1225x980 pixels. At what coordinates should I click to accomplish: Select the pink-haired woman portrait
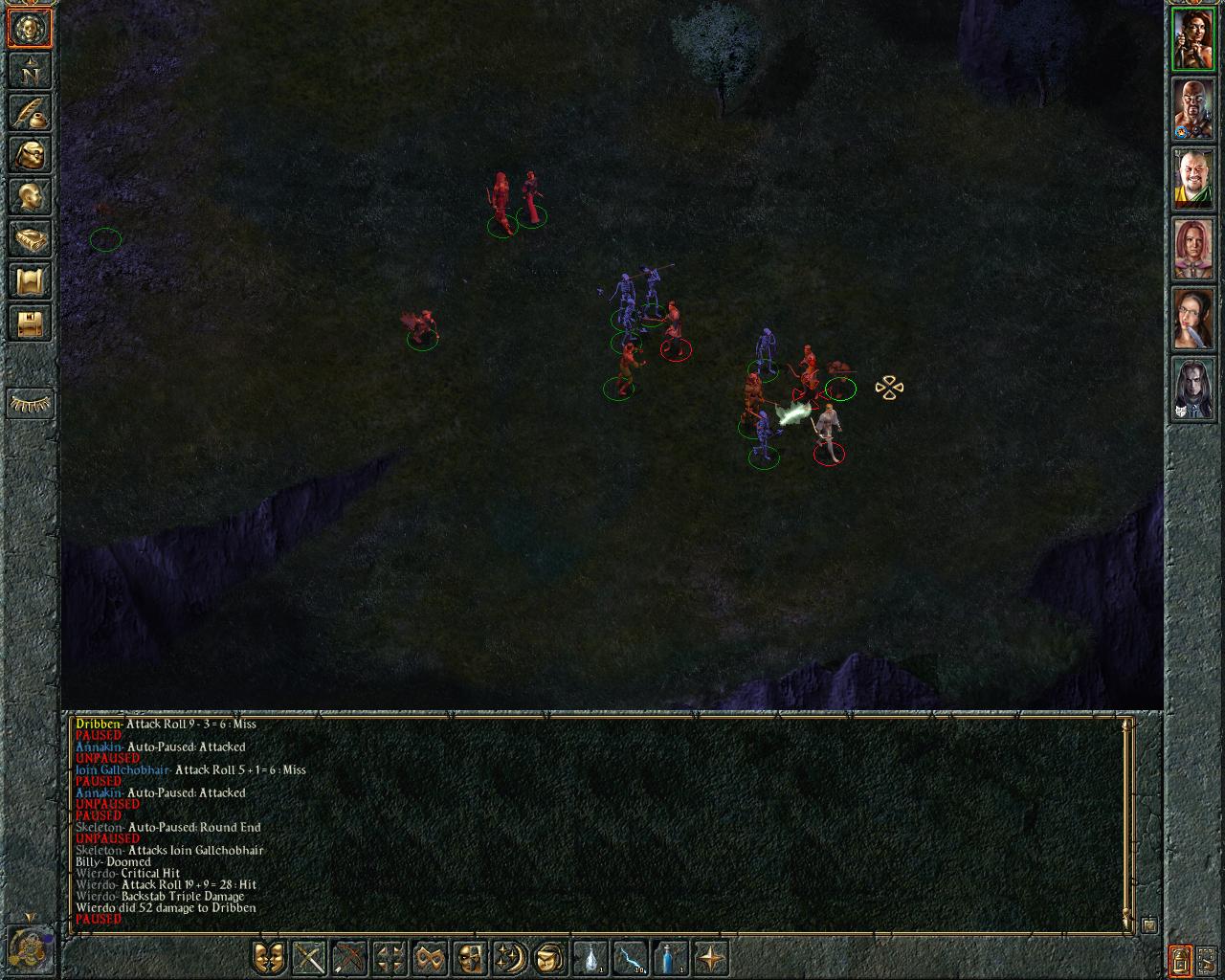(1192, 250)
